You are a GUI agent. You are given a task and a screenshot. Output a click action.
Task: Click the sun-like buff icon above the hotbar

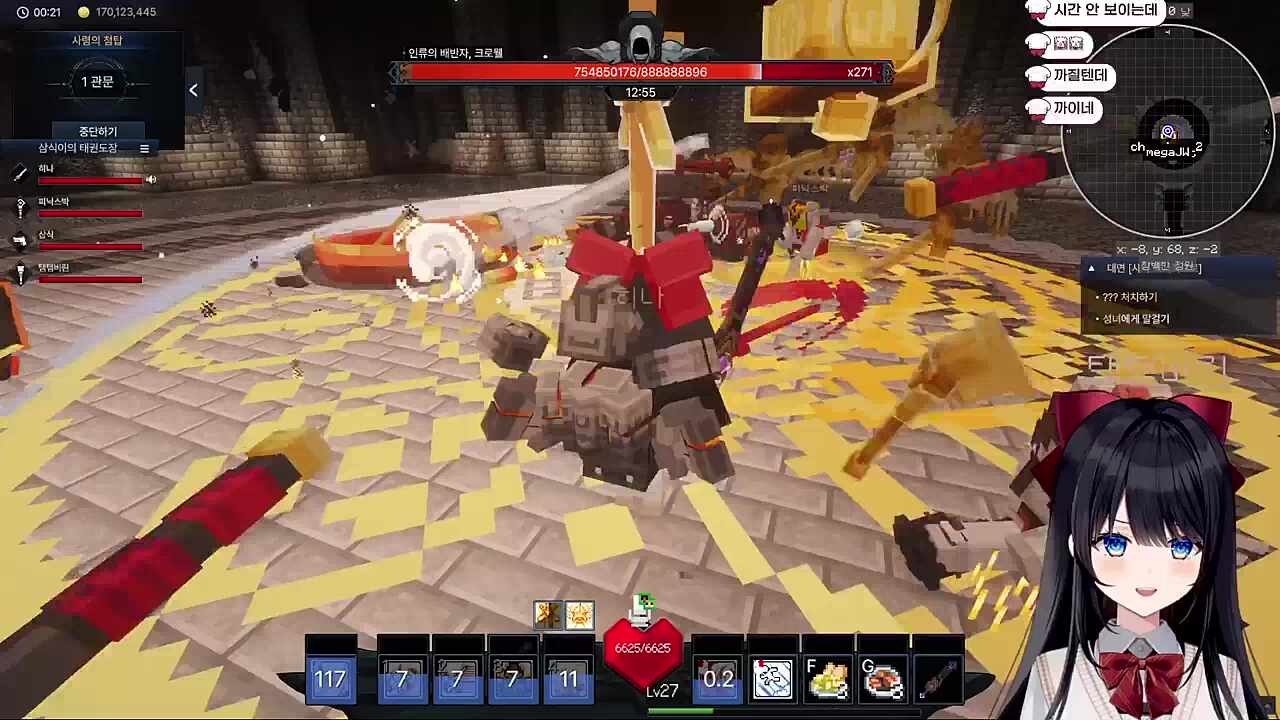[579, 615]
